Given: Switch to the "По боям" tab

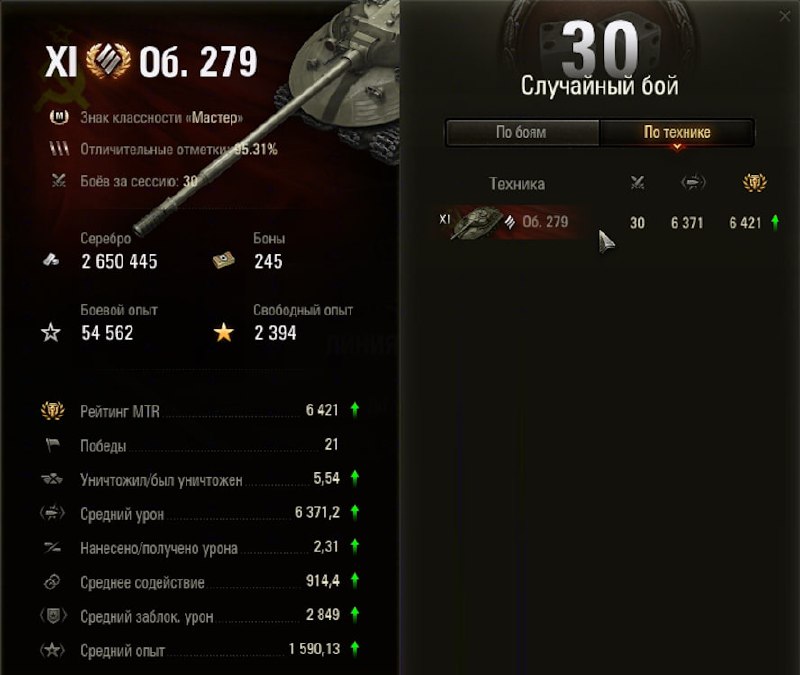Looking at the screenshot, I should (521, 132).
